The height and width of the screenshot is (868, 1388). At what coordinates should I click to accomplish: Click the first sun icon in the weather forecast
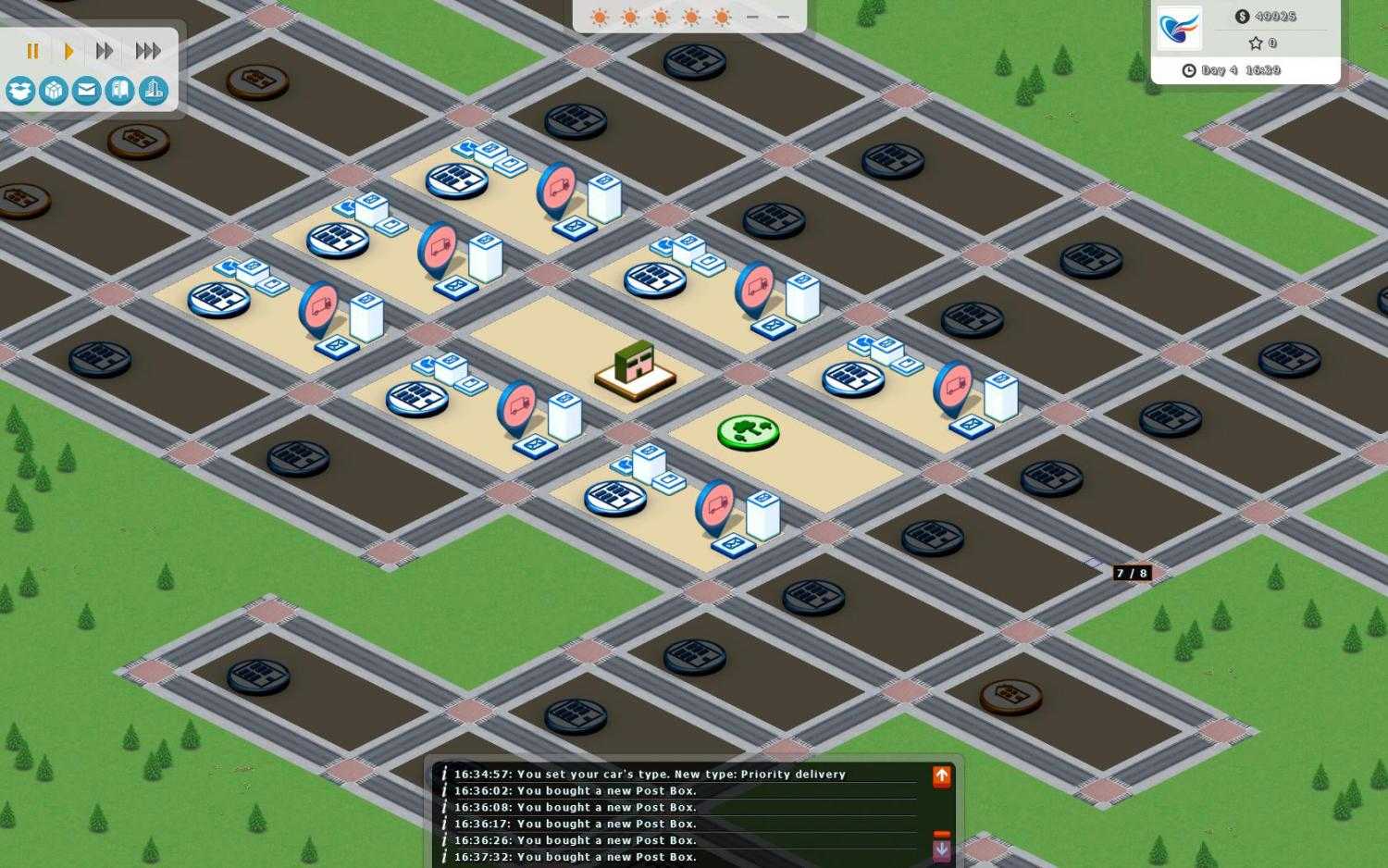click(x=599, y=16)
